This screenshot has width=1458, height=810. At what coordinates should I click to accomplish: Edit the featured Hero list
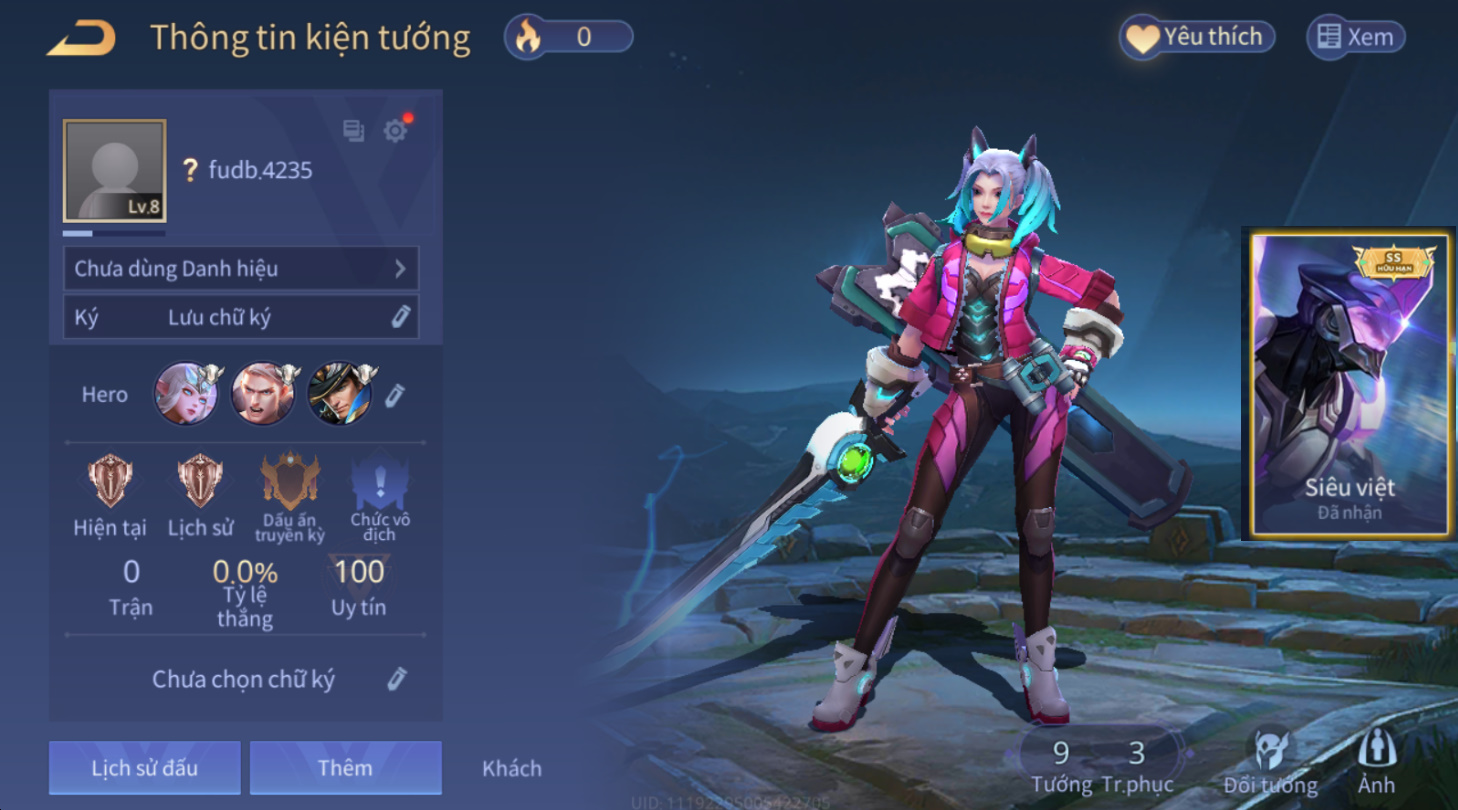click(395, 395)
